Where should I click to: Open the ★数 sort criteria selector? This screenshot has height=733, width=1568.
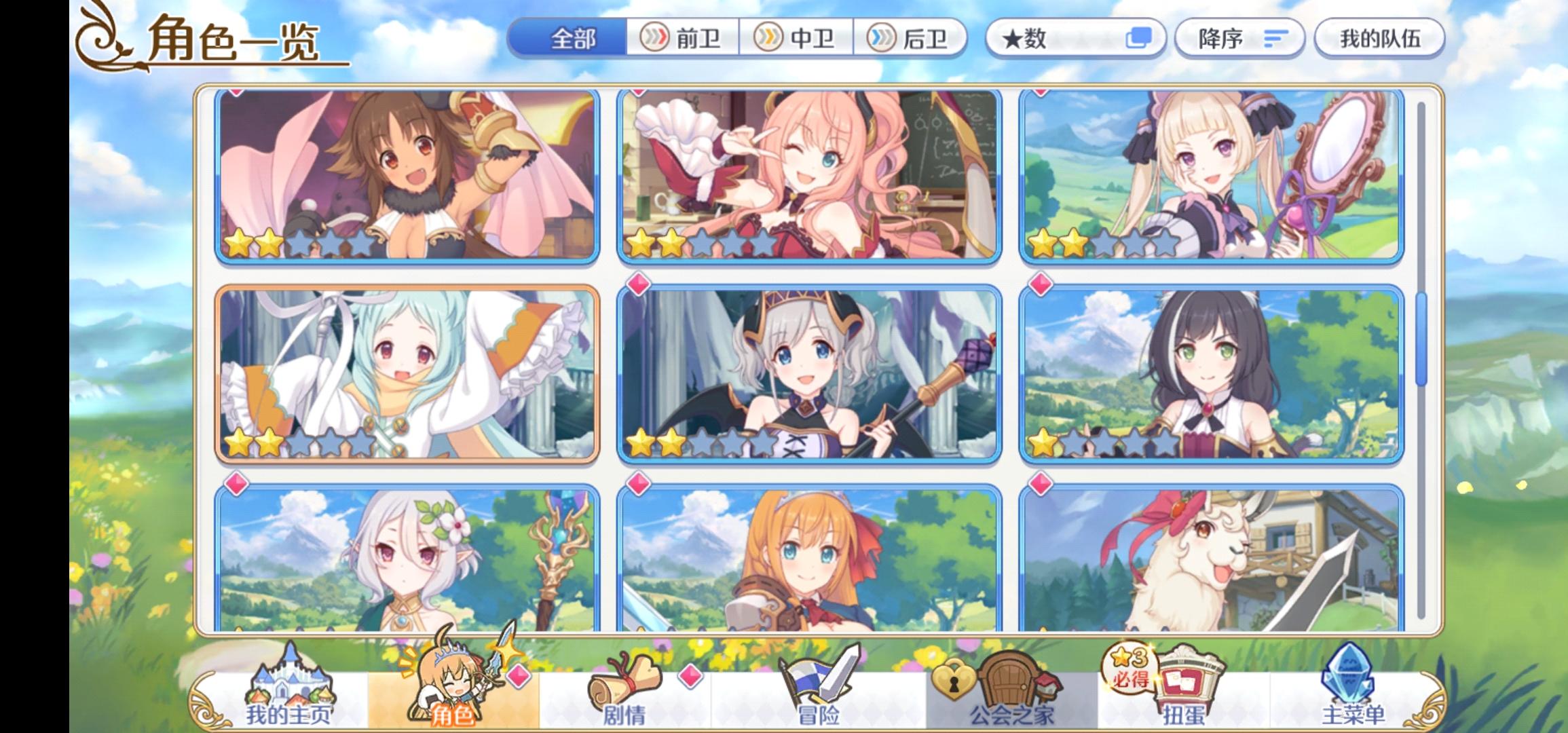1039,39
